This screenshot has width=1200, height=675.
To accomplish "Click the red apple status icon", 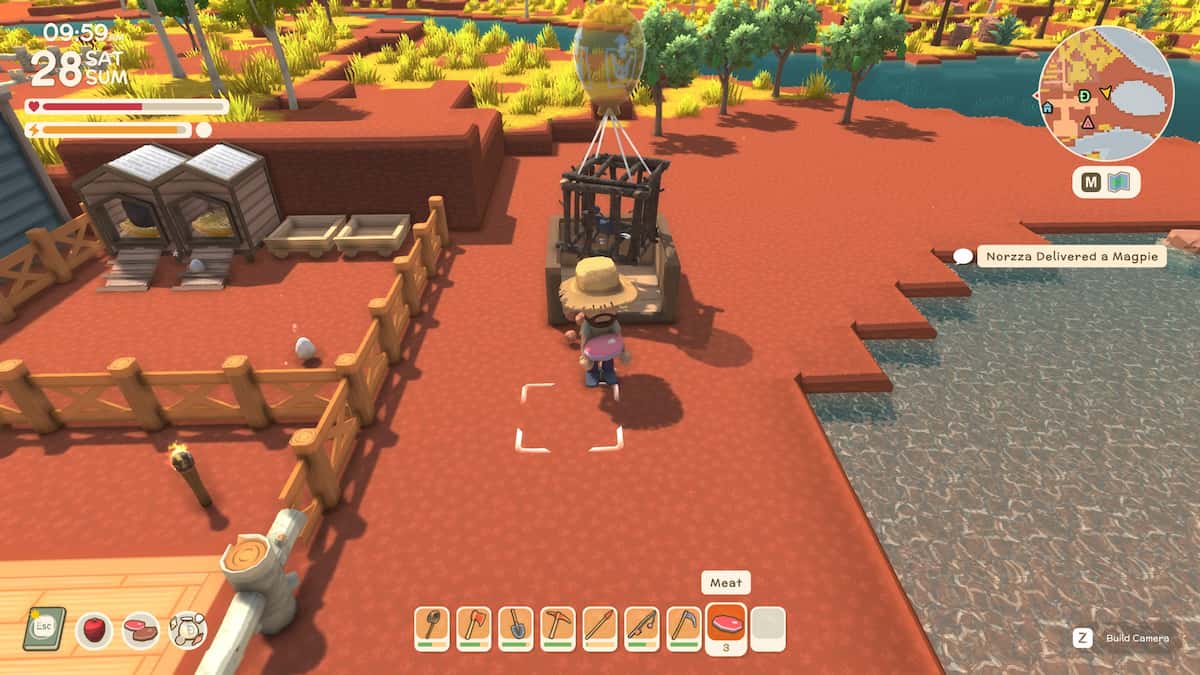I will coord(94,630).
